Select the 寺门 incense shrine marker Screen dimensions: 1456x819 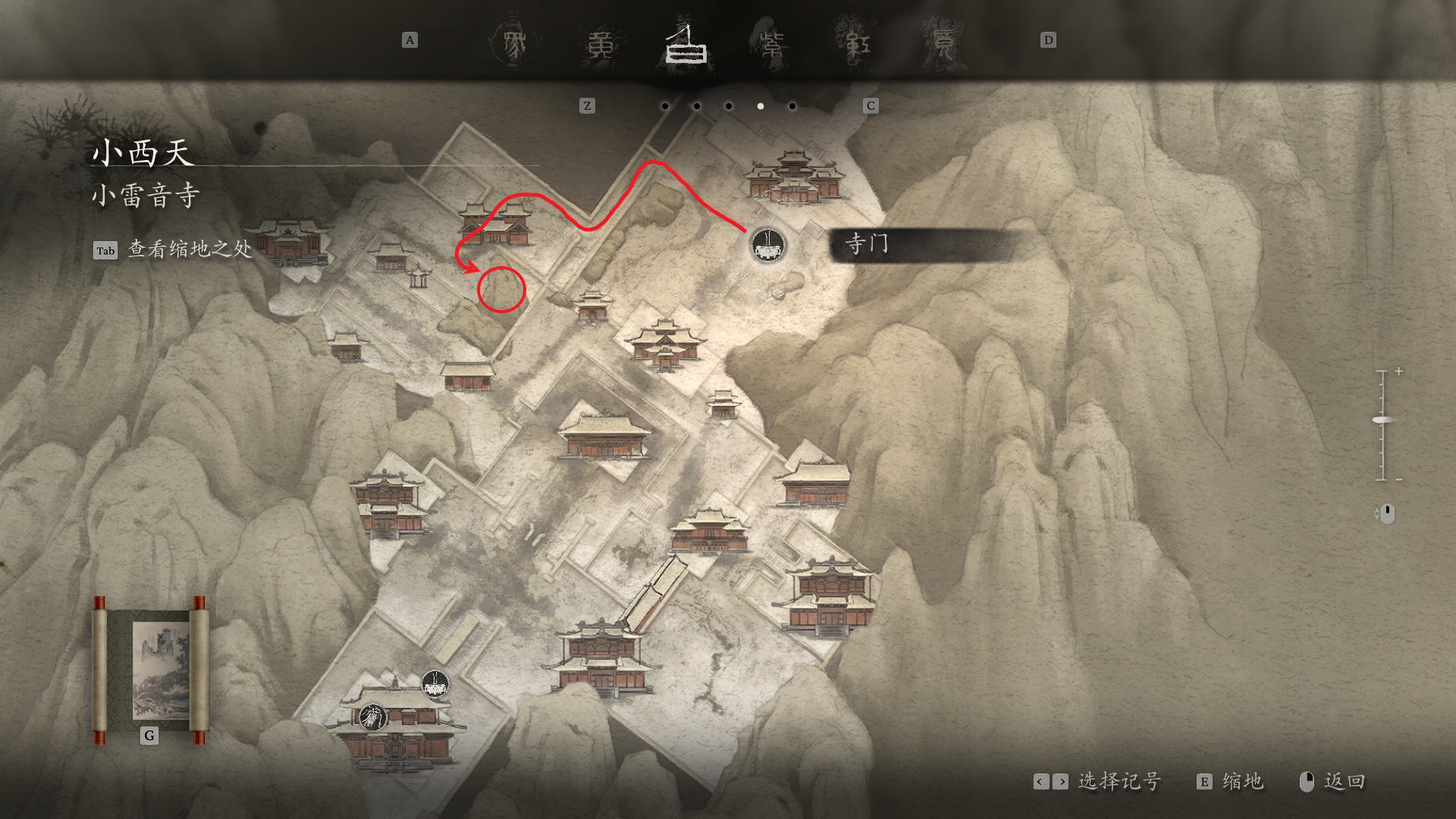click(767, 245)
